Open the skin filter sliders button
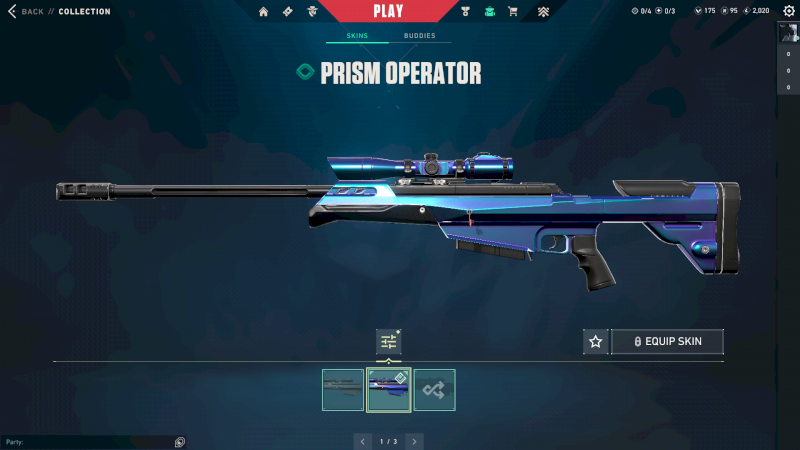This screenshot has height=450, width=800. coord(388,342)
